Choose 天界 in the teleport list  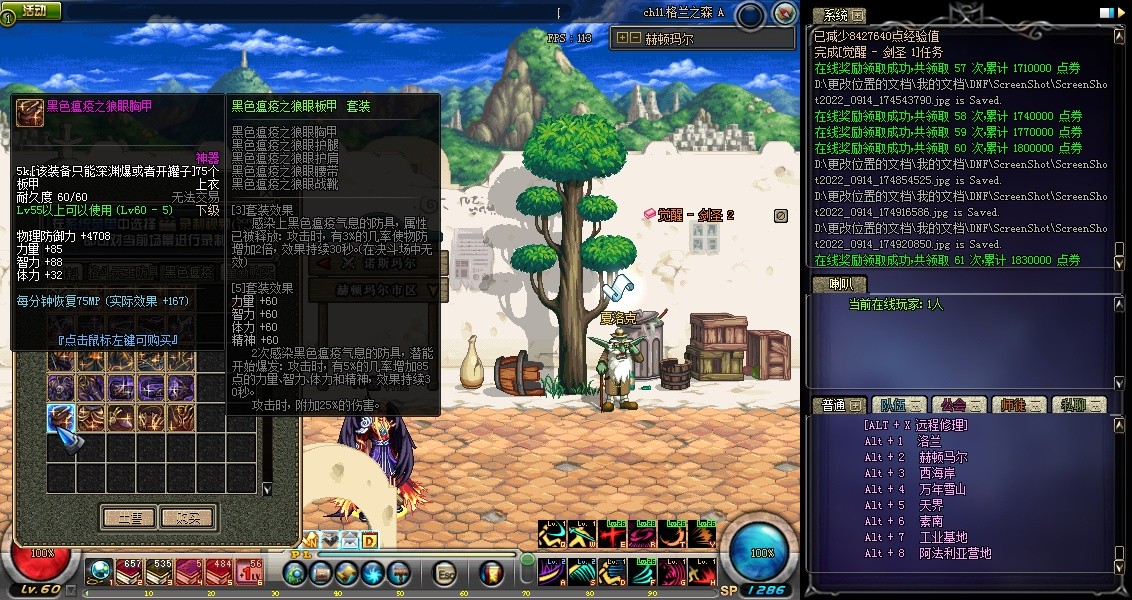tap(930, 505)
